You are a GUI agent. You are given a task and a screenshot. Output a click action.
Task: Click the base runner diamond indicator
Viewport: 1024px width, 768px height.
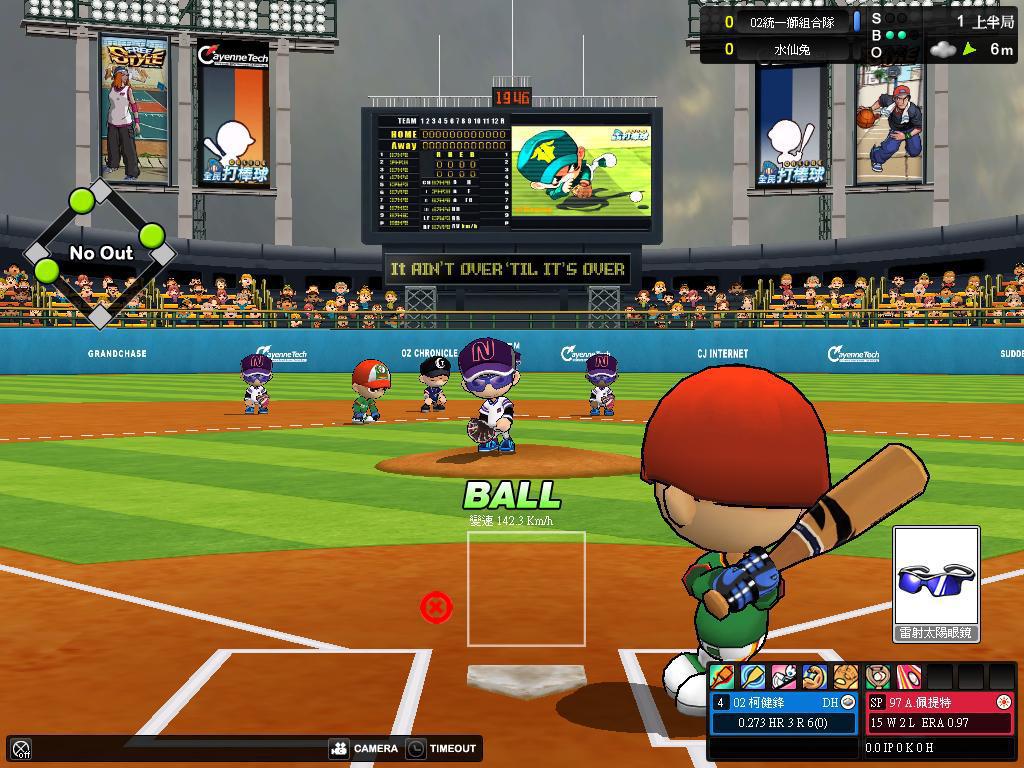[x=99, y=253]
